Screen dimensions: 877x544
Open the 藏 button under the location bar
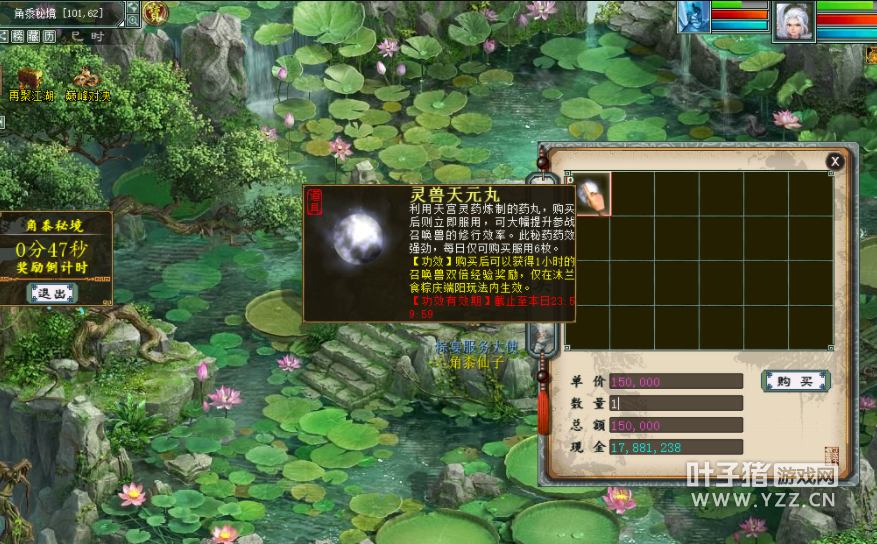[33, 36]
